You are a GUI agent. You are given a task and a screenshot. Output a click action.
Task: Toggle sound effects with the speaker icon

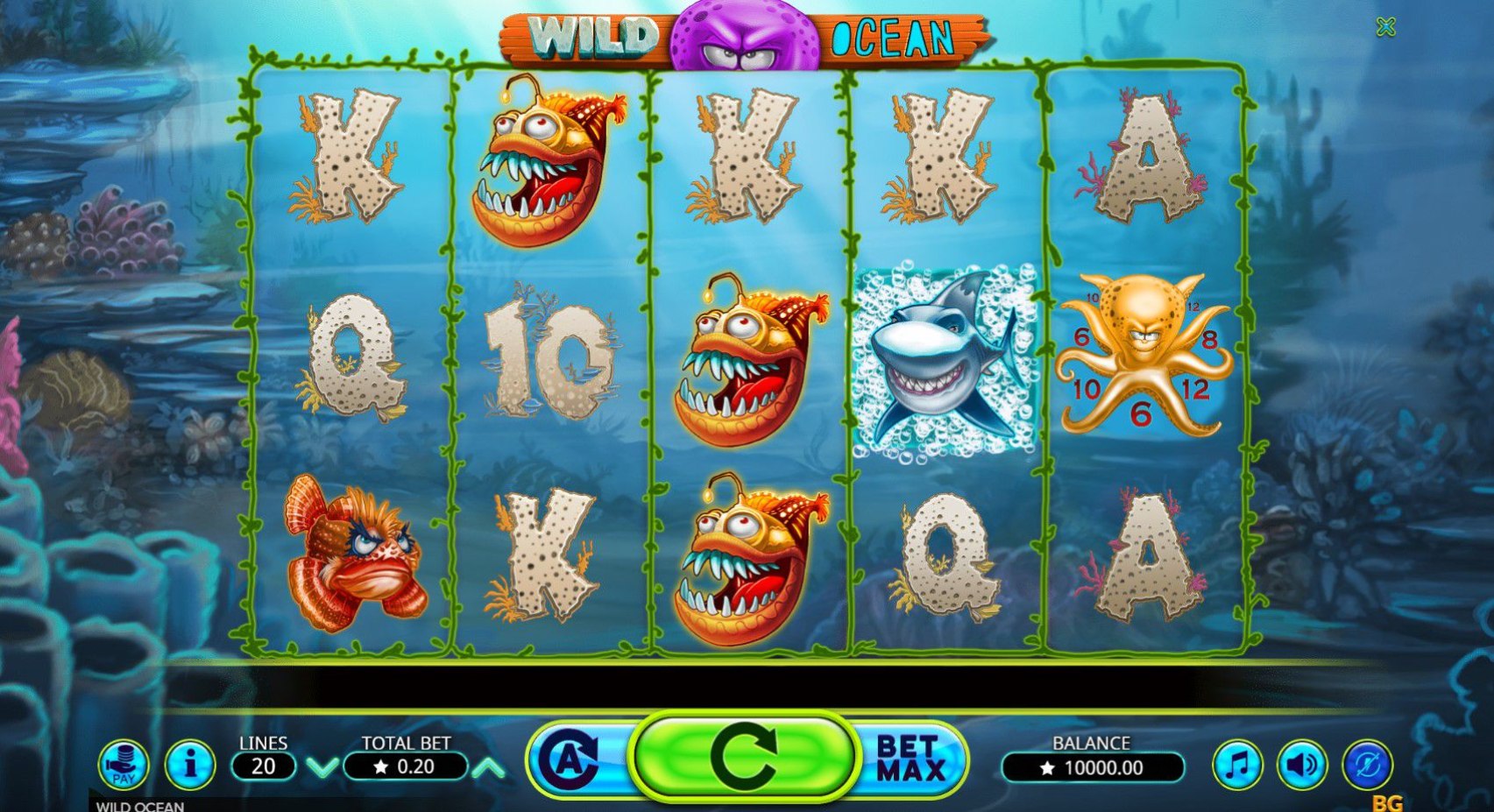[x=1301, y=765]
